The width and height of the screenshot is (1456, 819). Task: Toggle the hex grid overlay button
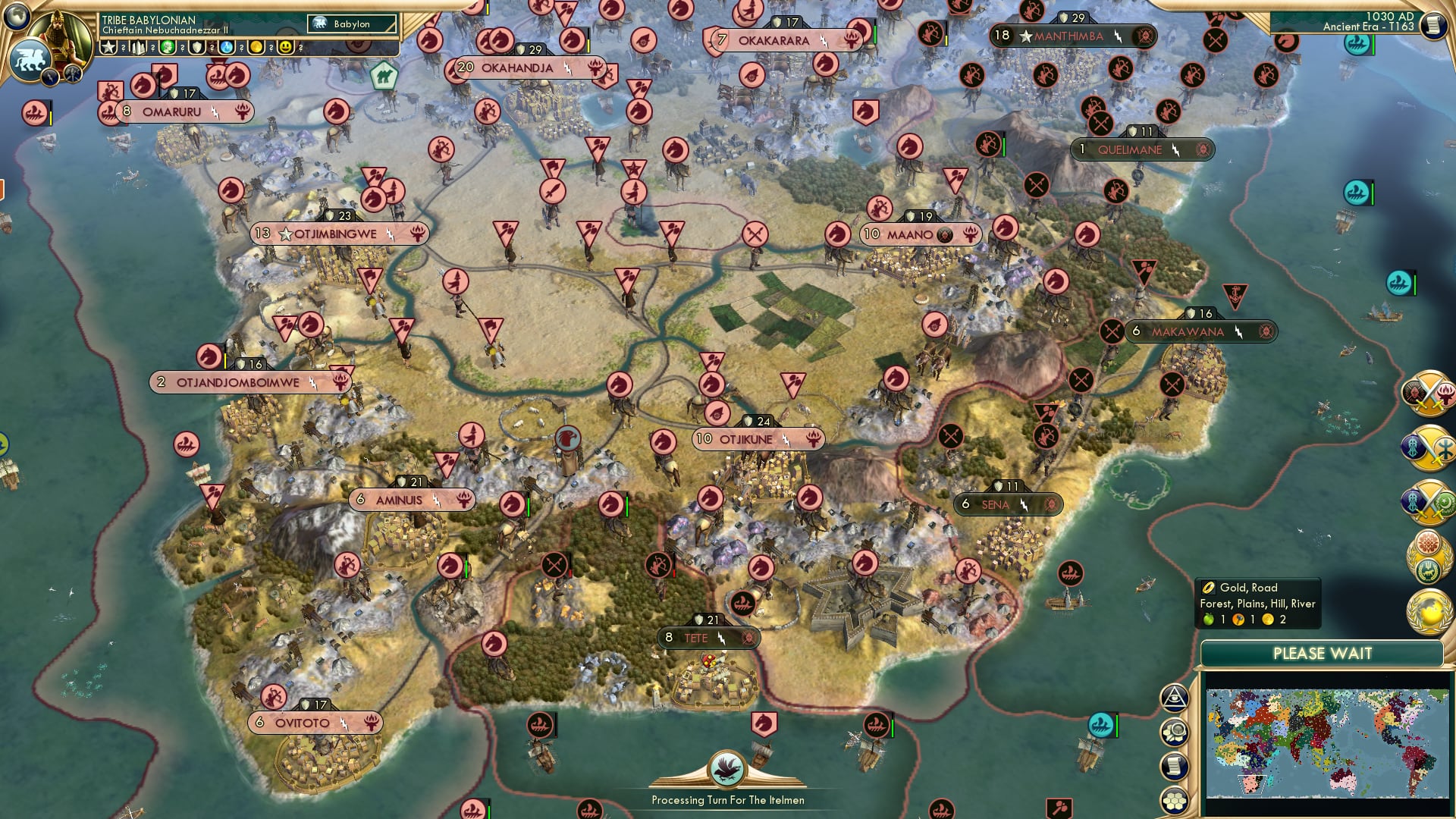tap(1174, 801)
